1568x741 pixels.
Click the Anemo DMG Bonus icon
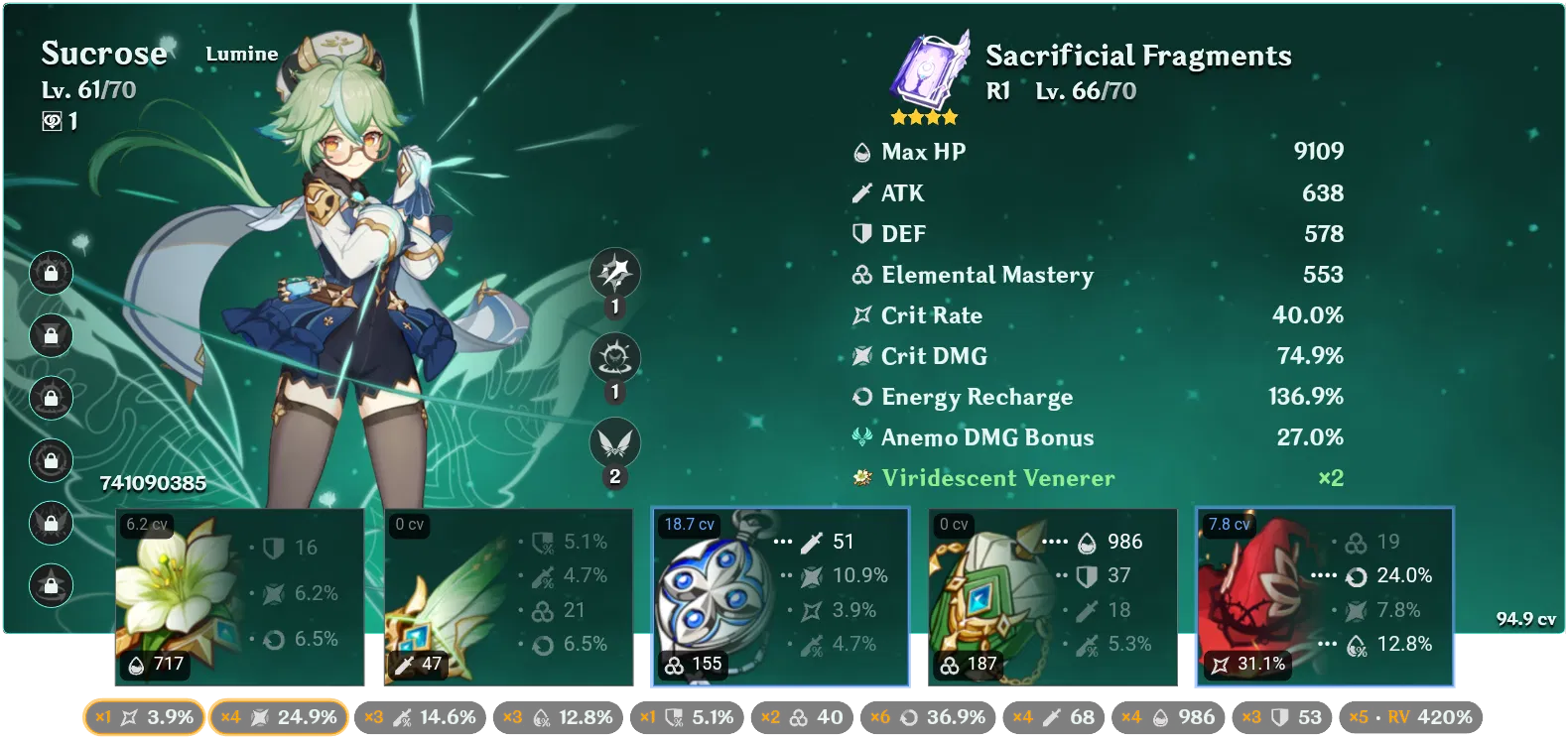(x=860, y=436)
